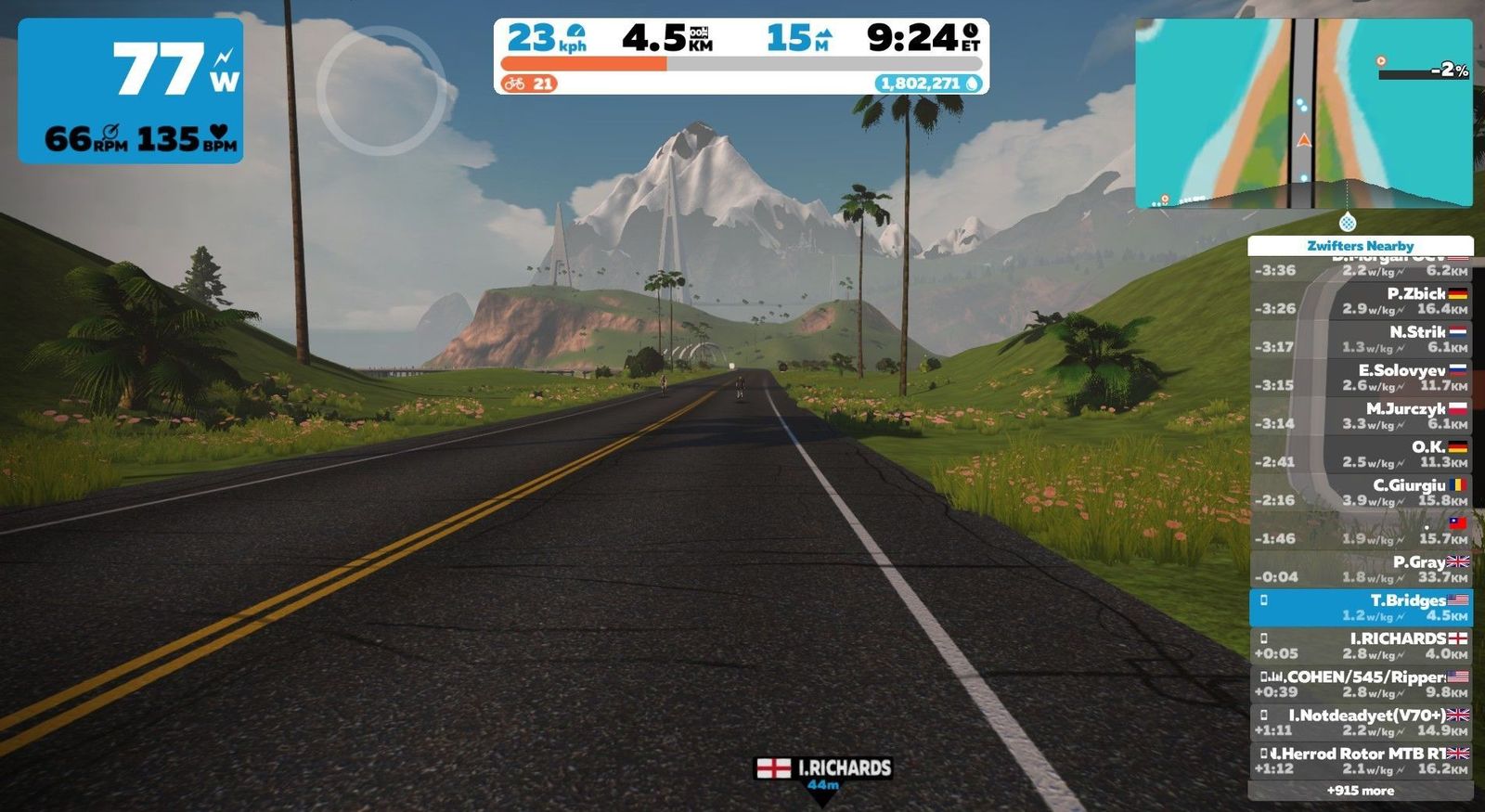Select P.Zbick in the Zwifters Nearby list

1360,301
